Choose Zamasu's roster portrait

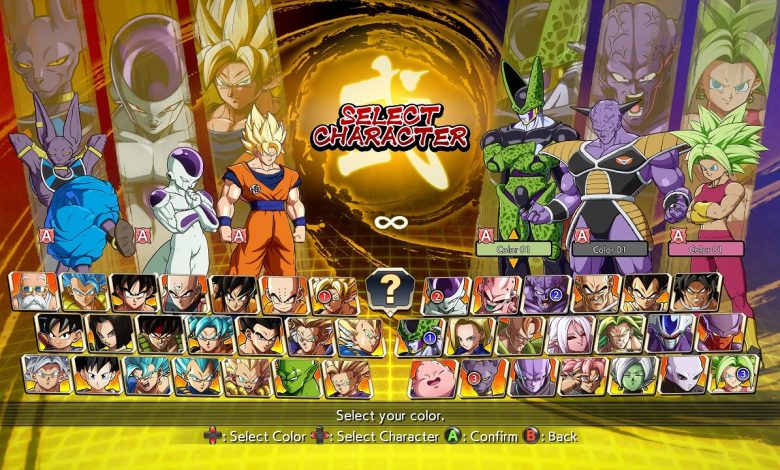633,377
